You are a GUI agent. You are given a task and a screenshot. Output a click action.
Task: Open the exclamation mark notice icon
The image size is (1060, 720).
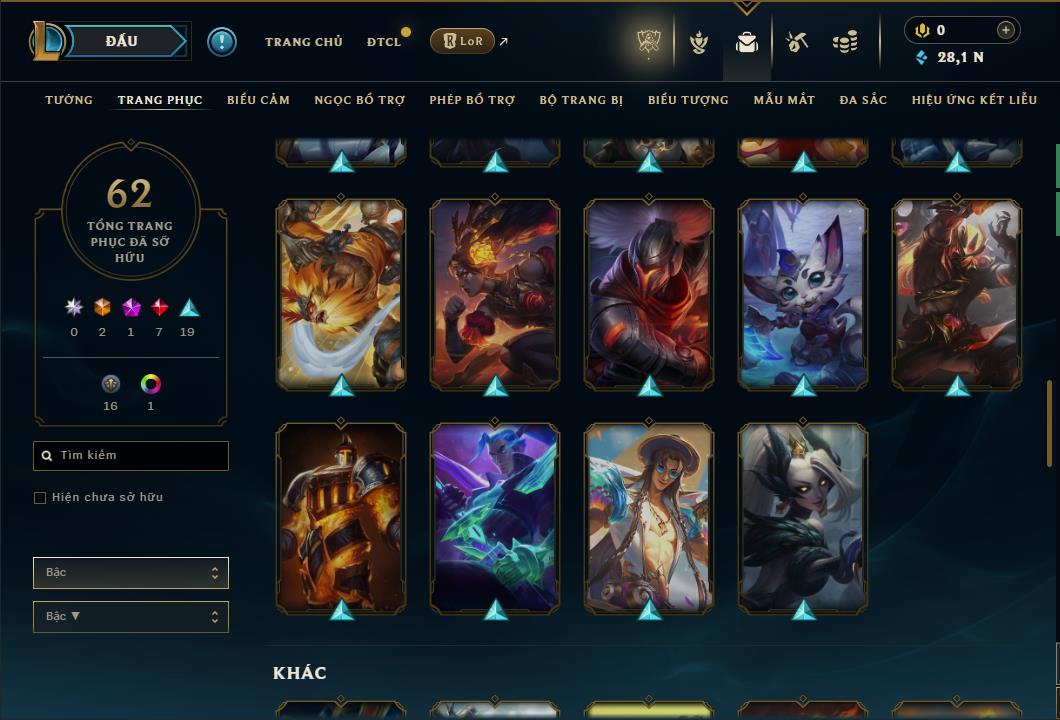[x=222, y=41]
